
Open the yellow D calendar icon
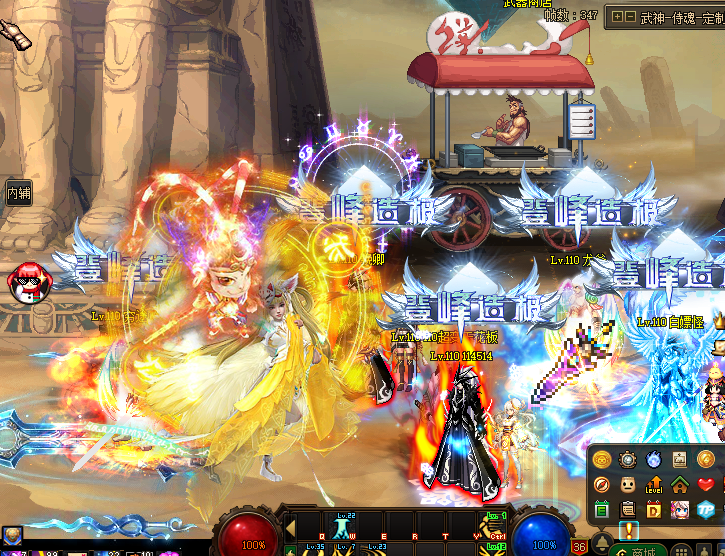click(x=654, y=511)
